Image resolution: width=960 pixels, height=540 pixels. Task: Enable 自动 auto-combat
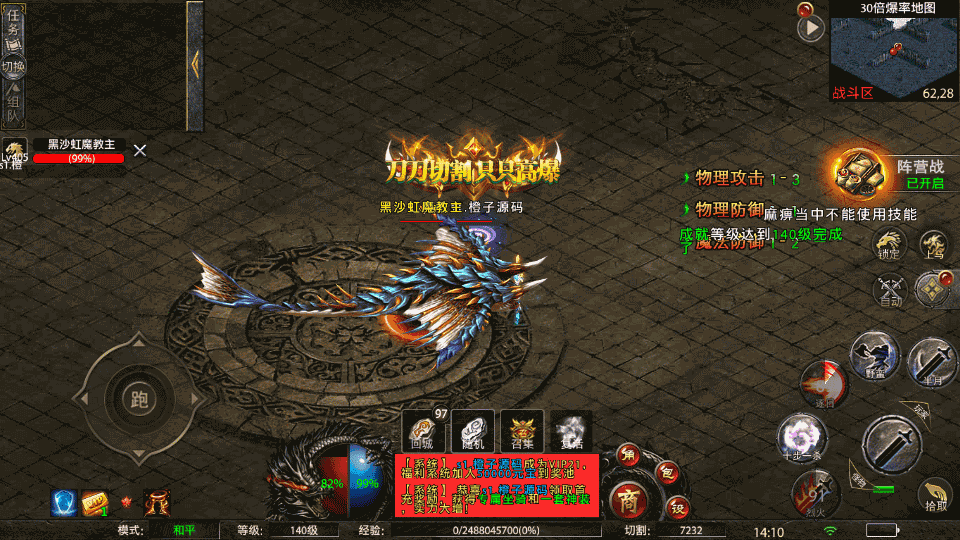pyautogui.click(x=888, y=290)
